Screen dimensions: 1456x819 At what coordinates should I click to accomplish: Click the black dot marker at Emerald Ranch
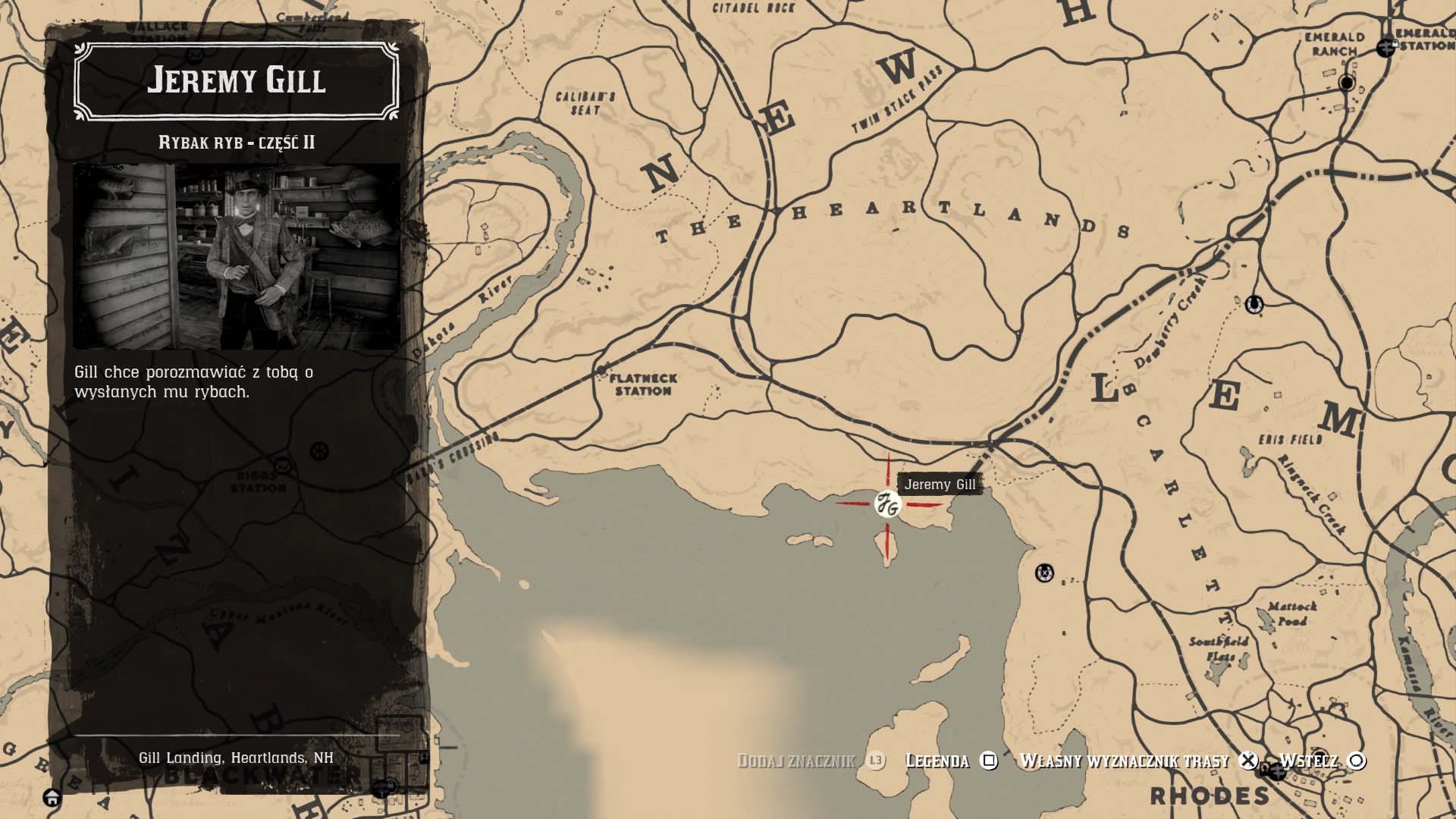1348,83
